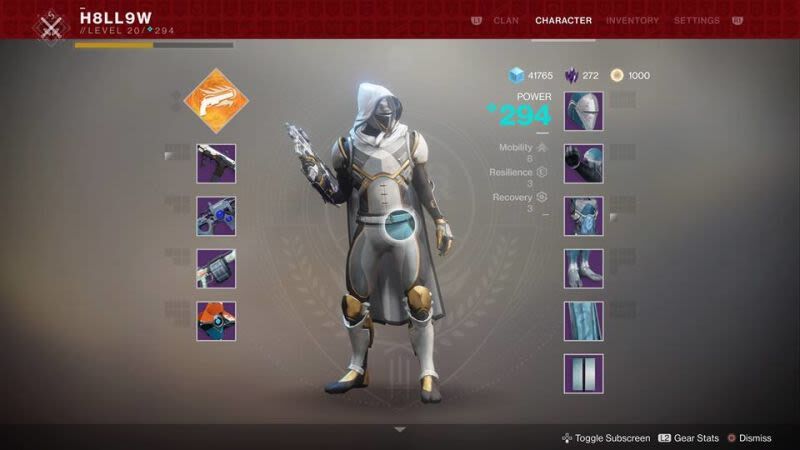
Task: Open the leg armor boots slot
Action: click(583, 269)
